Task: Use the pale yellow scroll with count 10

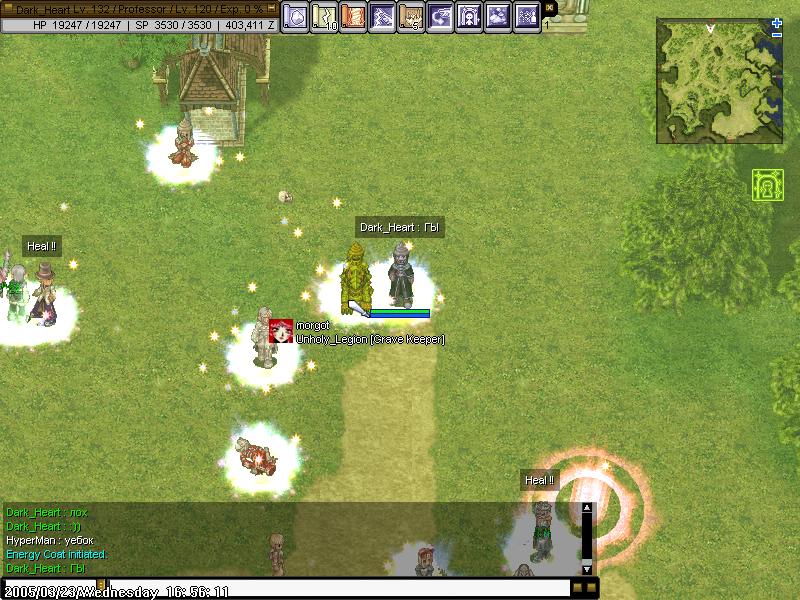Action: 324,17
